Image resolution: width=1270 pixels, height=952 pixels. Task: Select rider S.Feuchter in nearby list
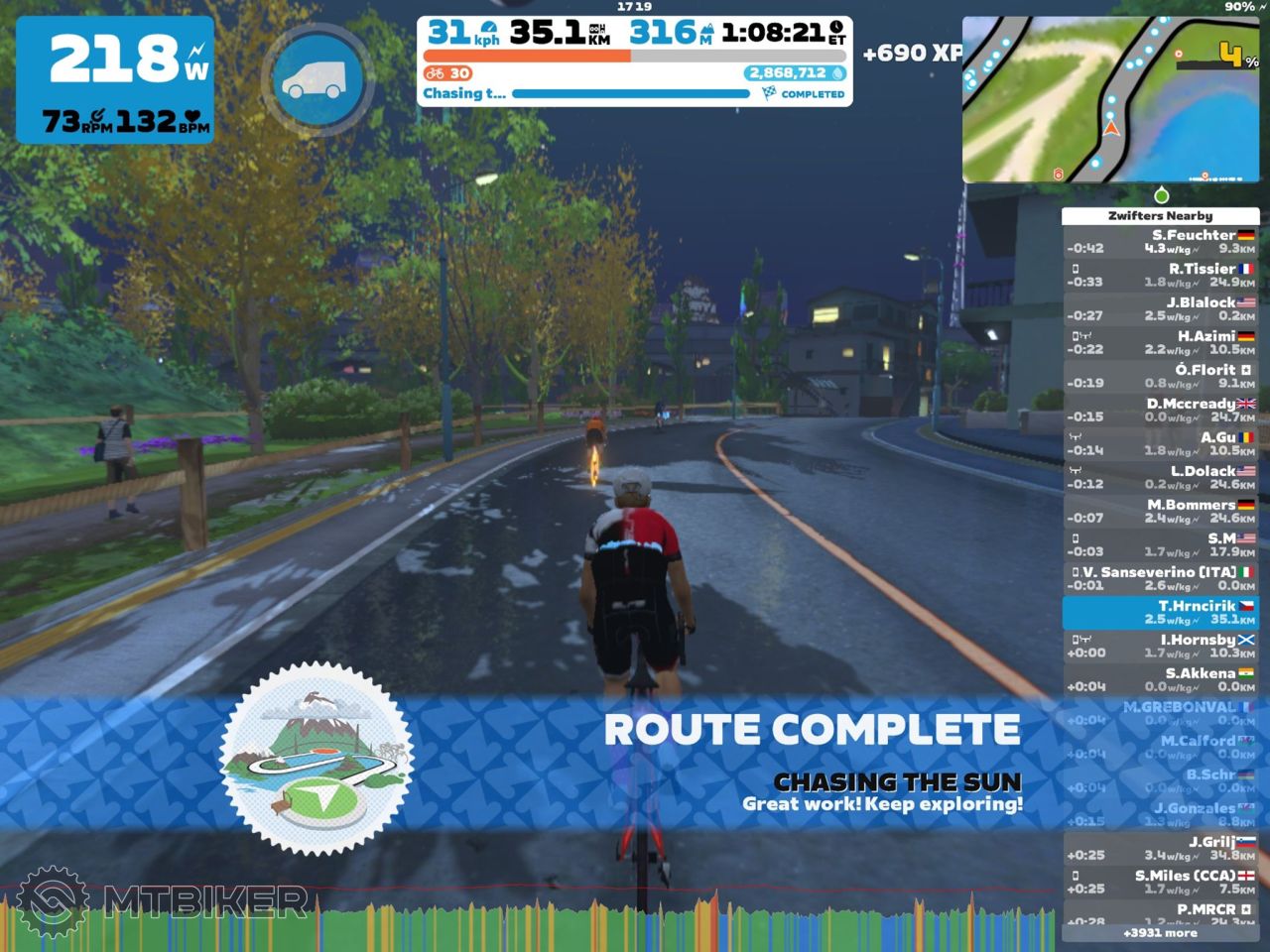pos(1160,242)
